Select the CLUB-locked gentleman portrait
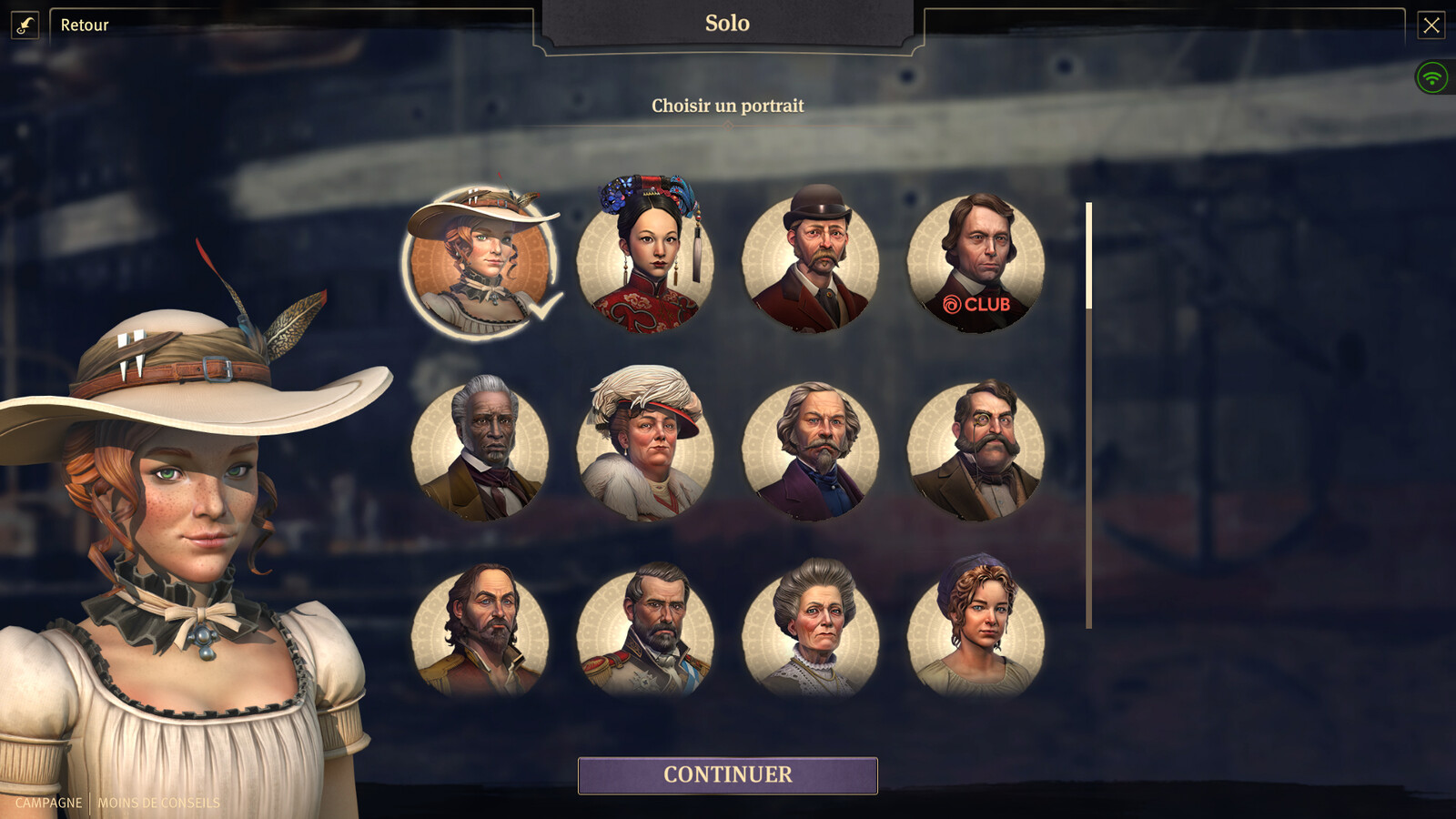 click(976, 264)
